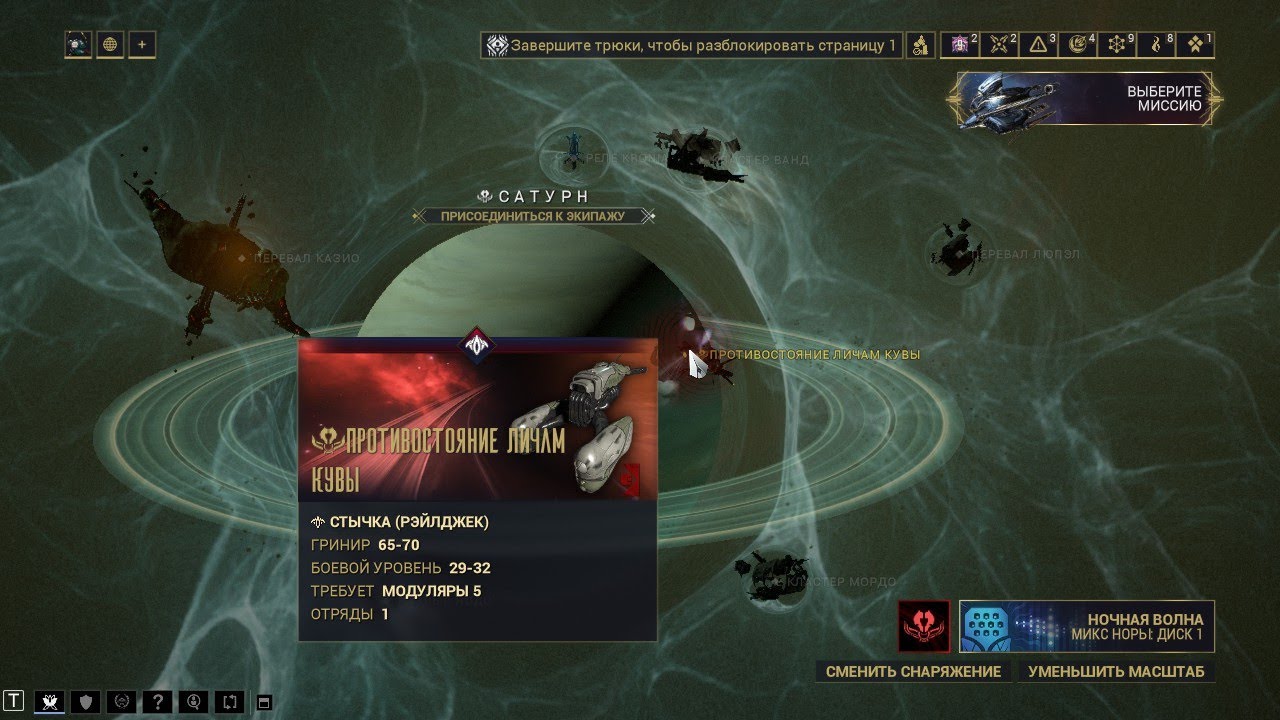
Task: Select the red Kuva Lich icon
Action: click(923, 626)
